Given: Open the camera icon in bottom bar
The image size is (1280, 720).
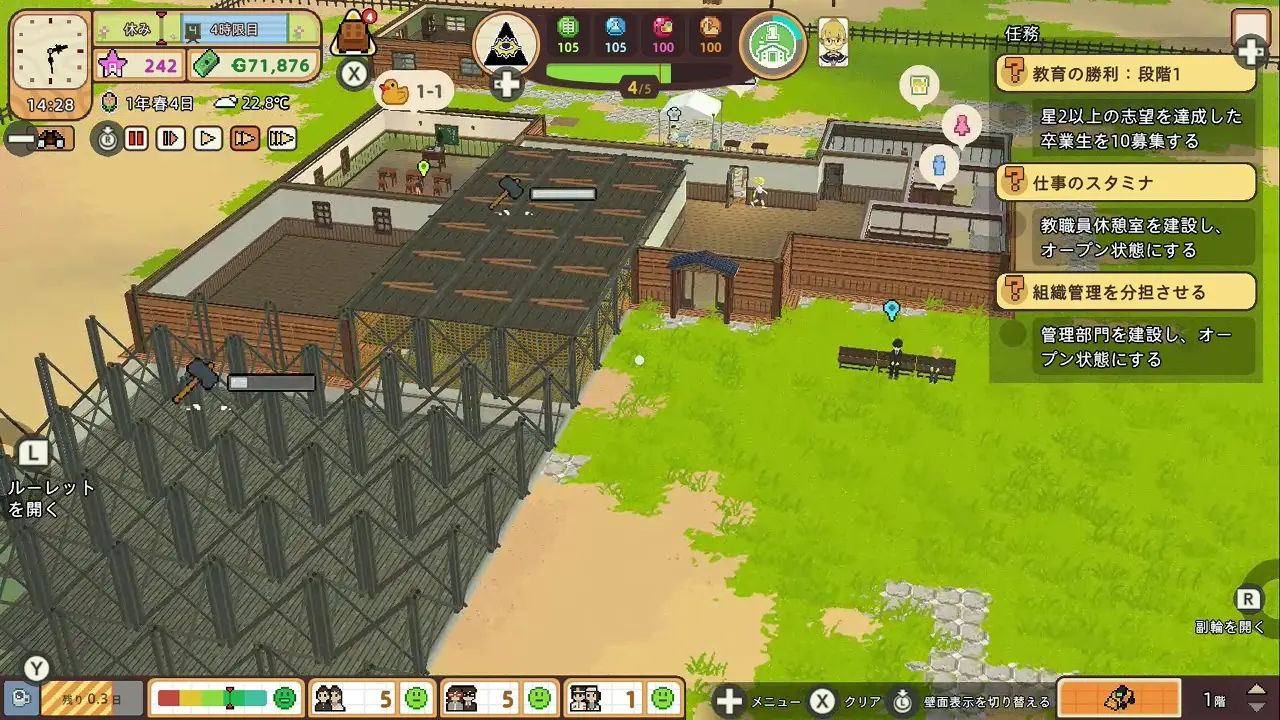Looking at the screenshot, I should 20,698.
